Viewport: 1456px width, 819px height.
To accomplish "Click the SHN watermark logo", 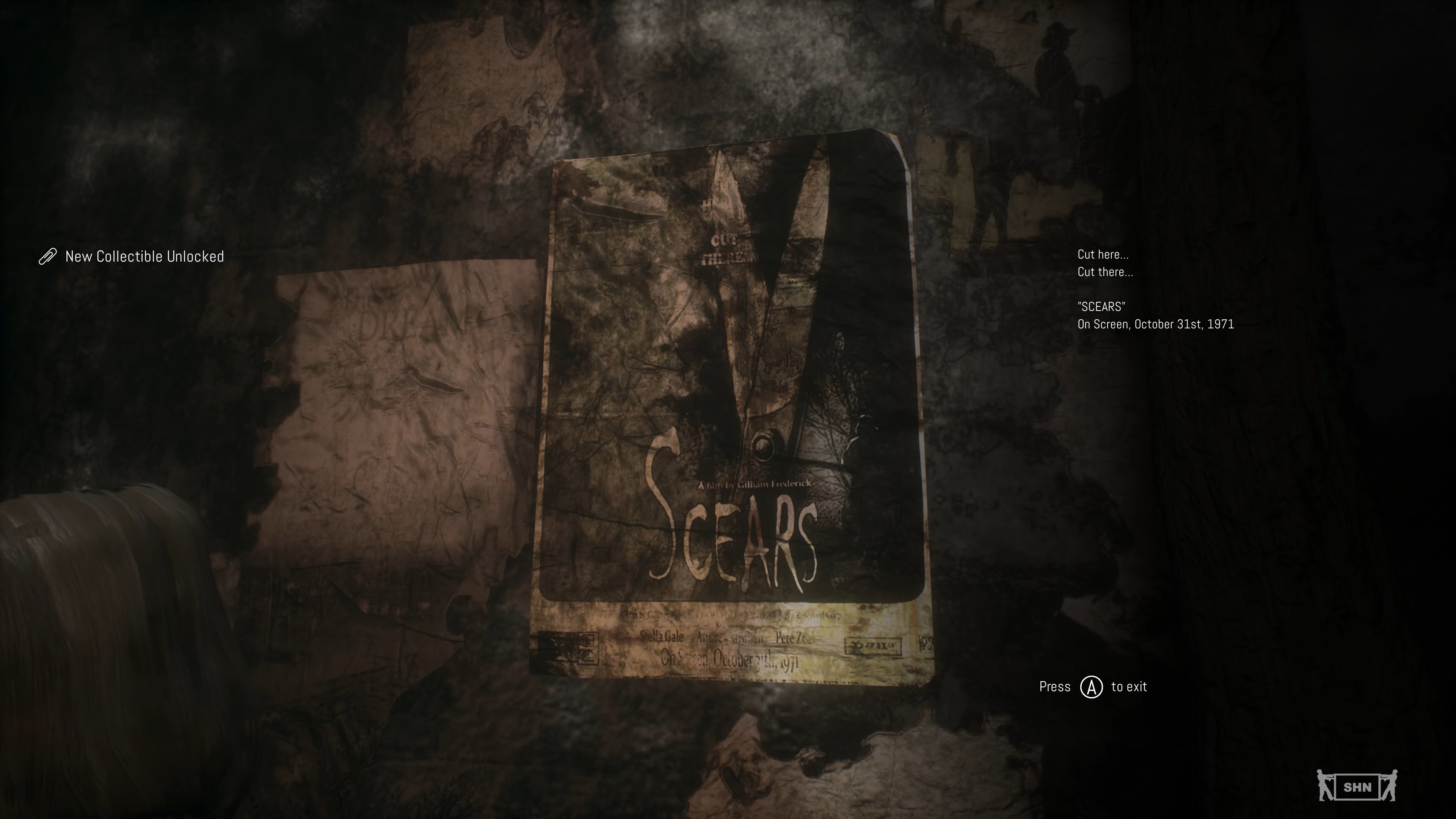I will click(1357, 786).
